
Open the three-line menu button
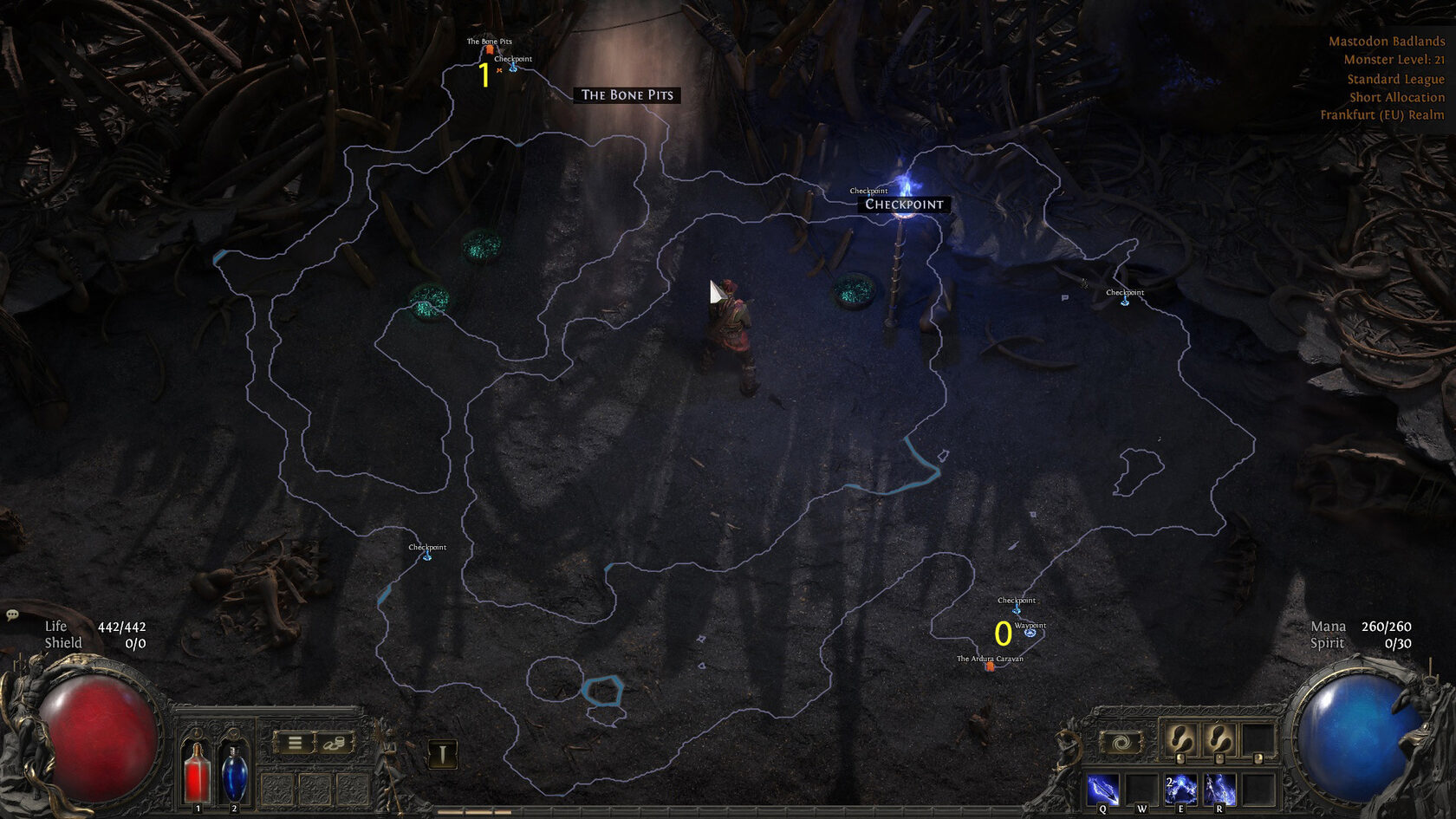coord(295,743)
